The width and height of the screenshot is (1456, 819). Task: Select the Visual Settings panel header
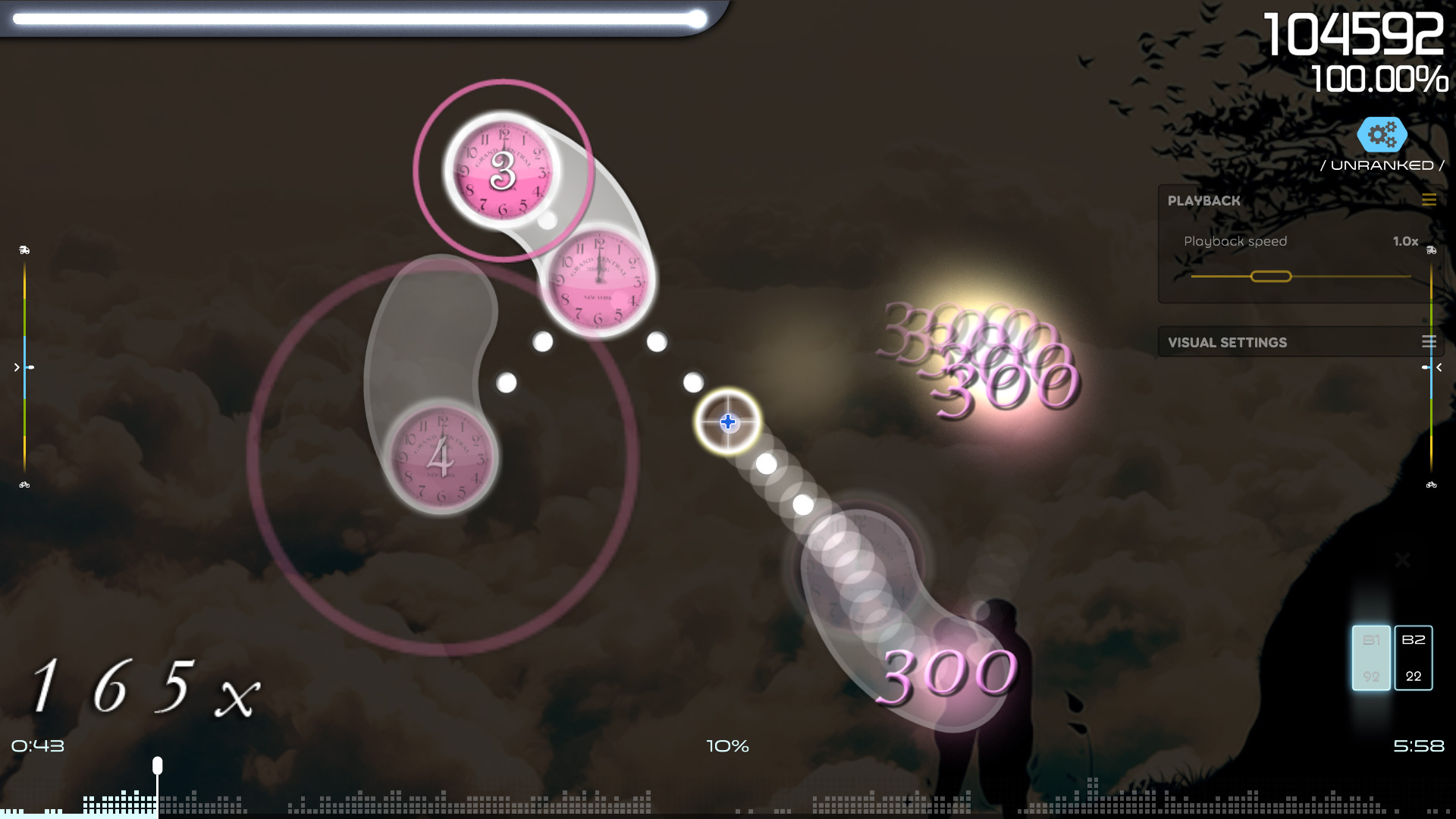1226,342
